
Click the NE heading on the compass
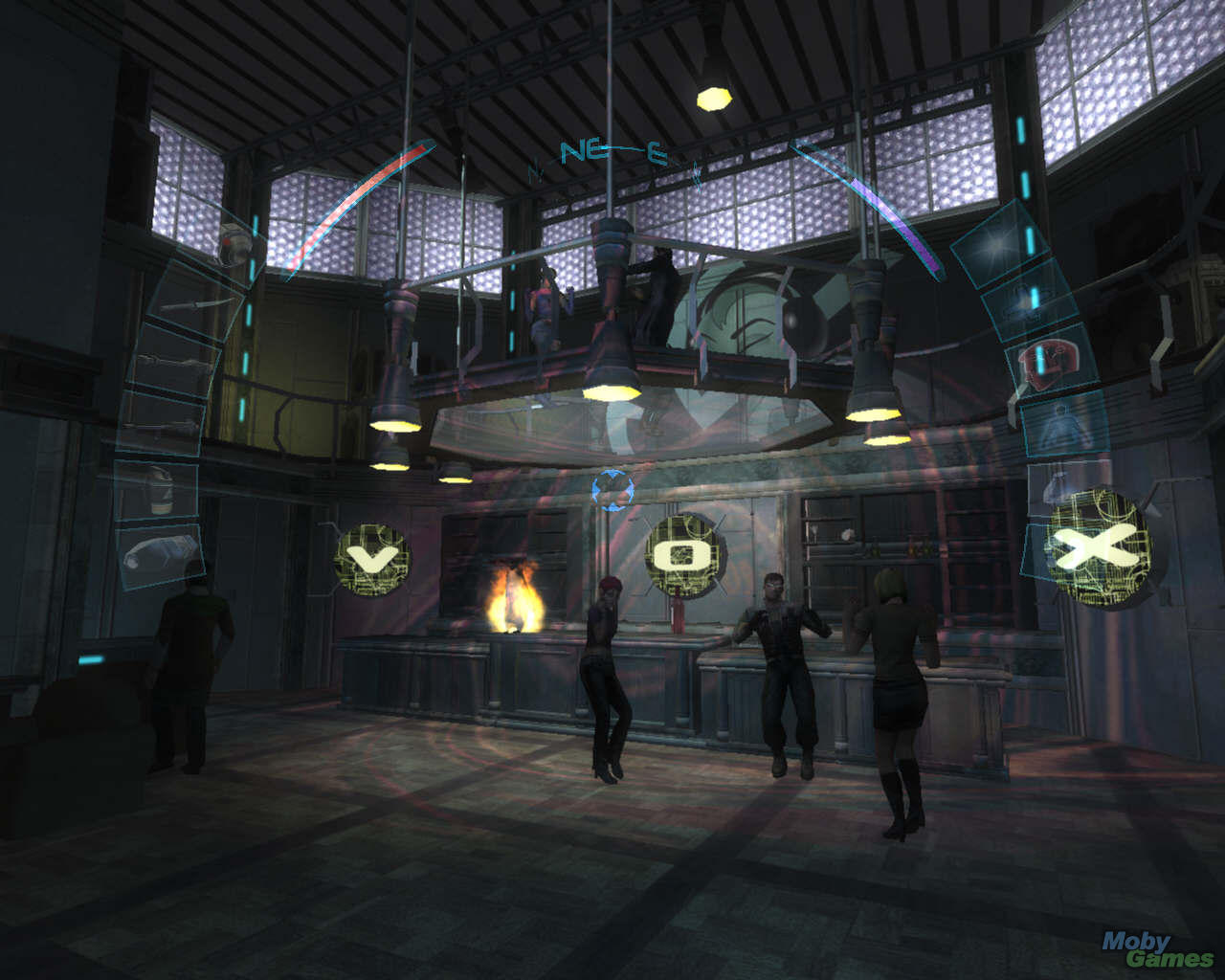pos(586,148)
